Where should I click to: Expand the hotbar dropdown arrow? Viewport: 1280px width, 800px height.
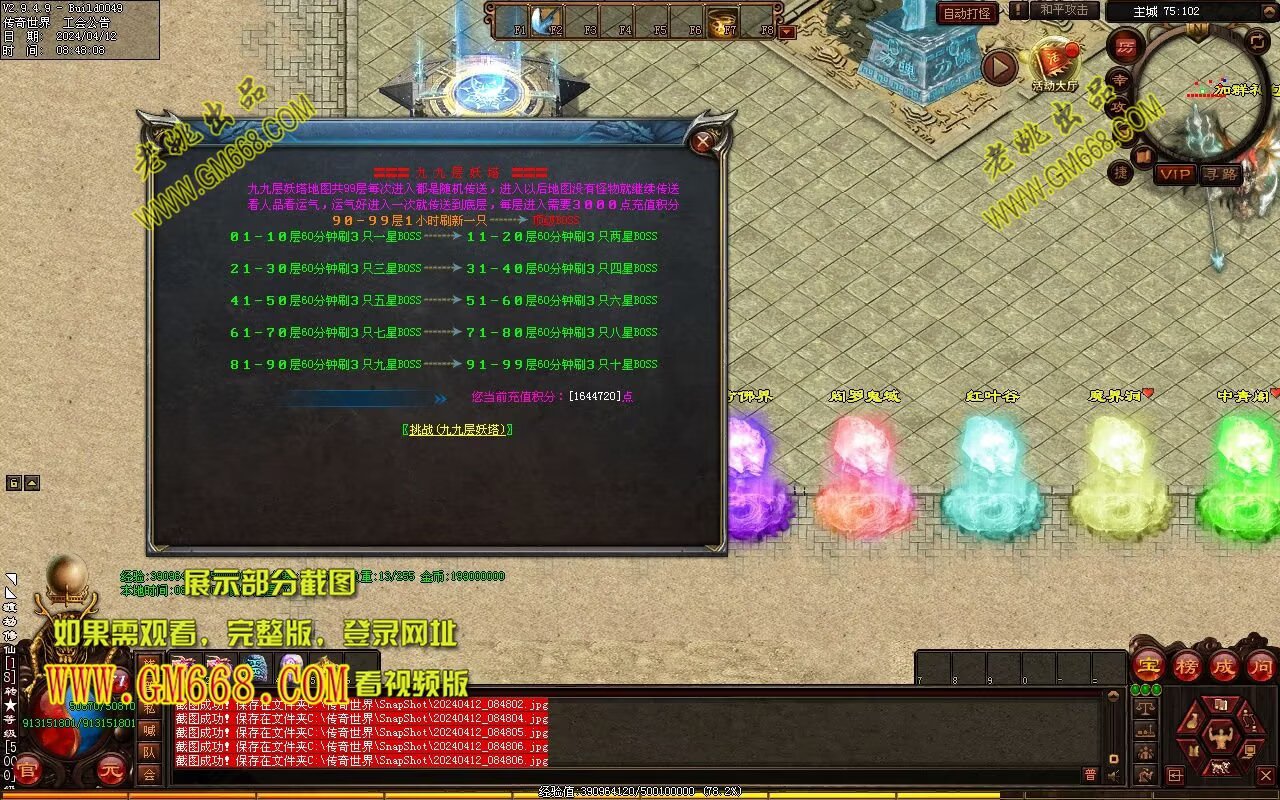787,32
